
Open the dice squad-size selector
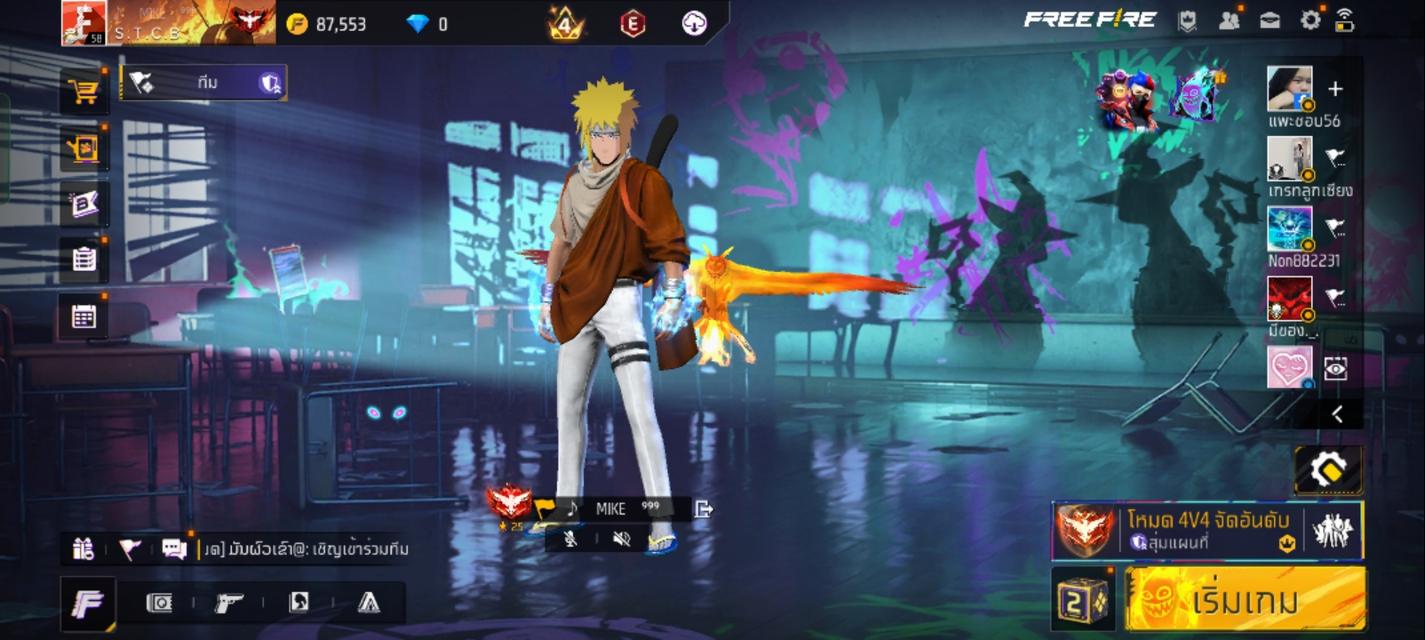coord(1083,600)
